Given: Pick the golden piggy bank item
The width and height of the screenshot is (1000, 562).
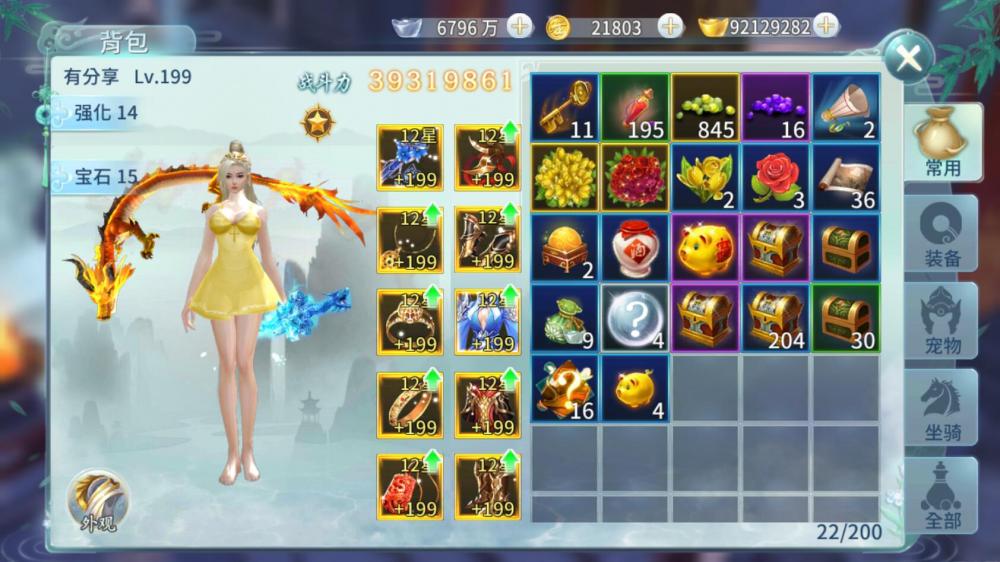Looking at the screenshot, I should (705, 247).
